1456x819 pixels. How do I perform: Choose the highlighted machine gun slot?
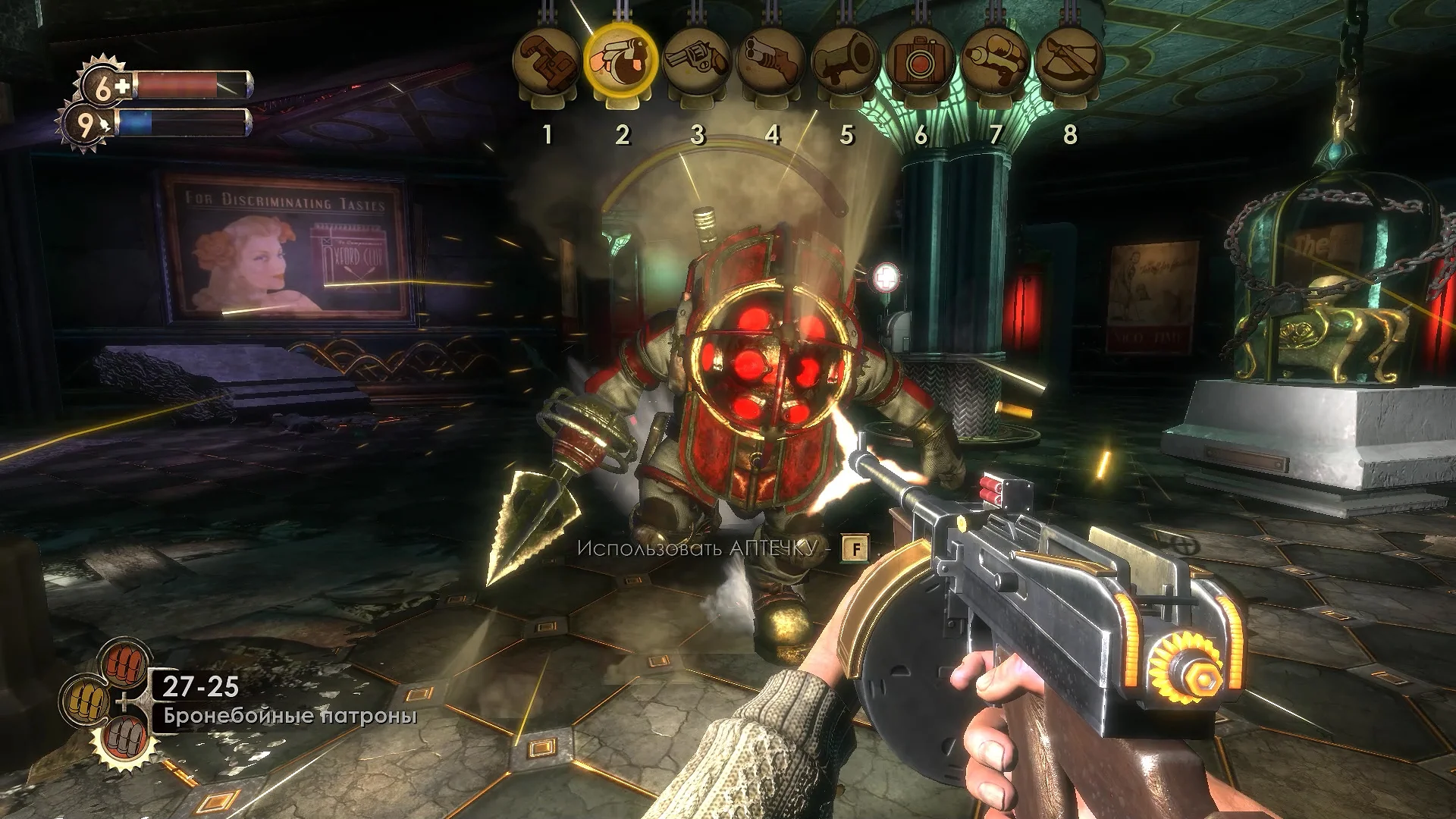click(621, 61)
